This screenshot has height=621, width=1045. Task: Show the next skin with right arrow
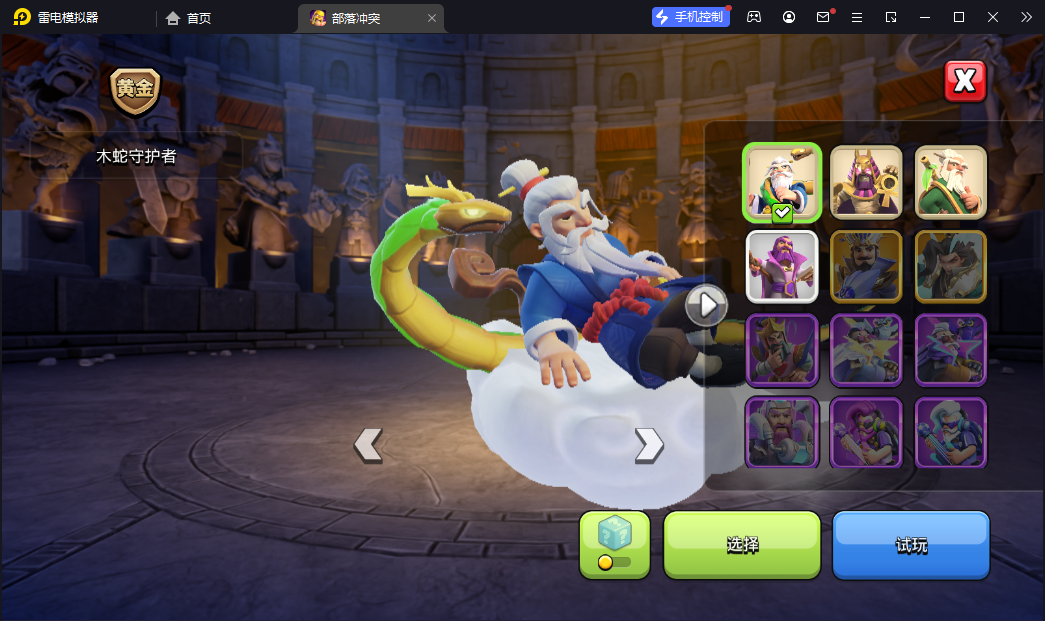649,444
